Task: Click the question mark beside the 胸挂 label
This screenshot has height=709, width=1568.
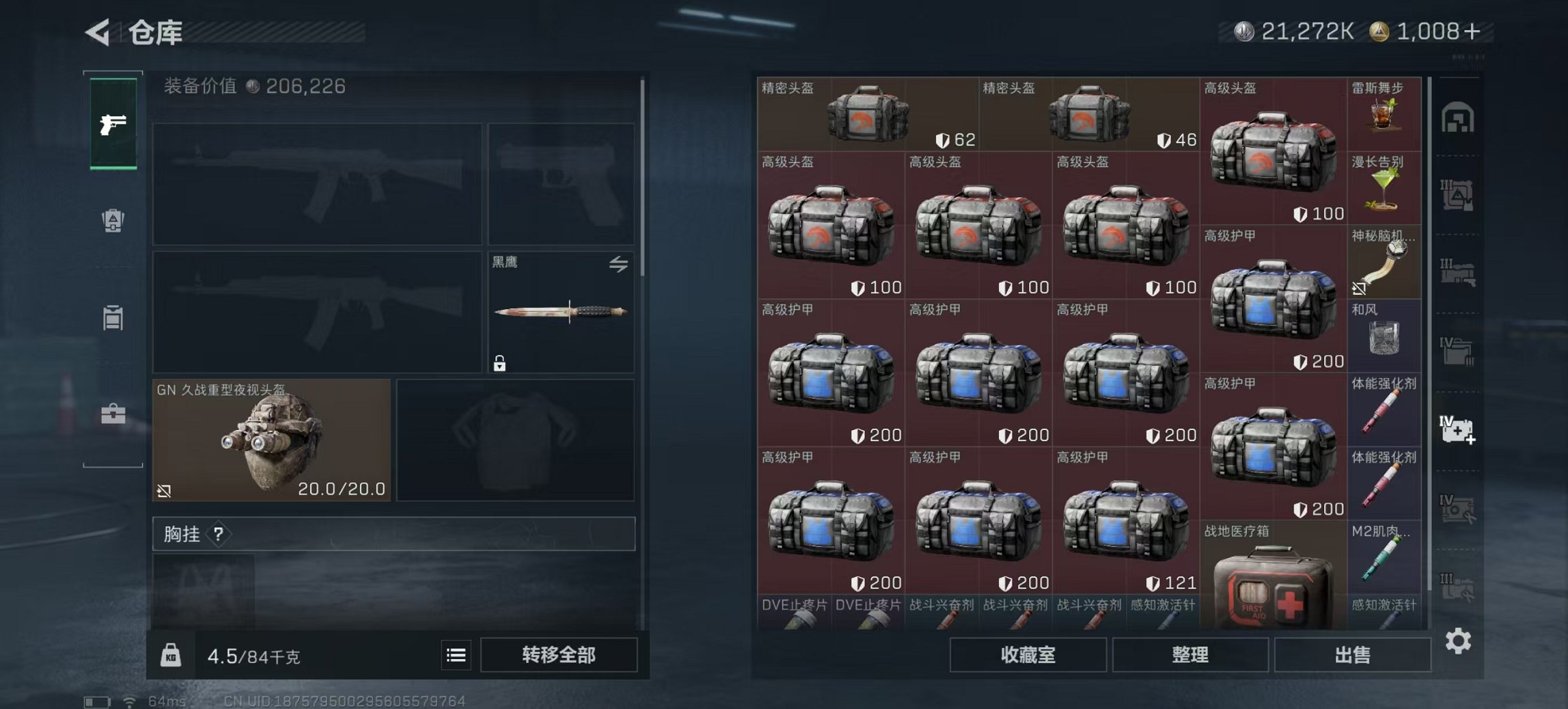Action: pos(217,535)
